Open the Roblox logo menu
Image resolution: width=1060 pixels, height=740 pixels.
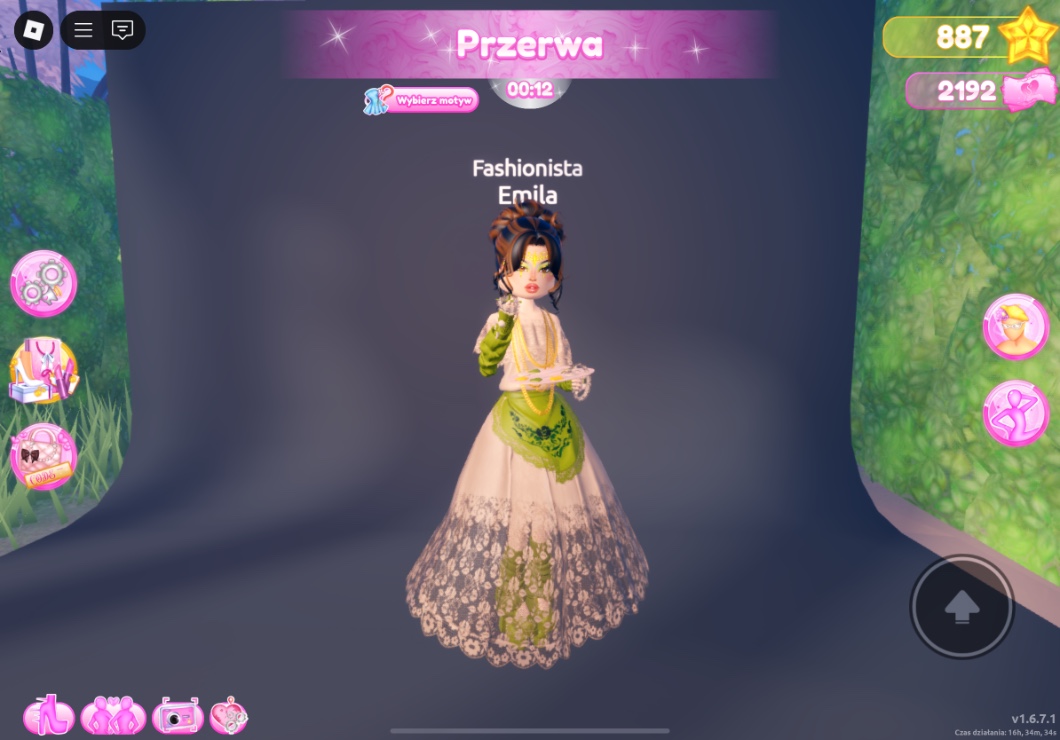[x=33, y=30]
